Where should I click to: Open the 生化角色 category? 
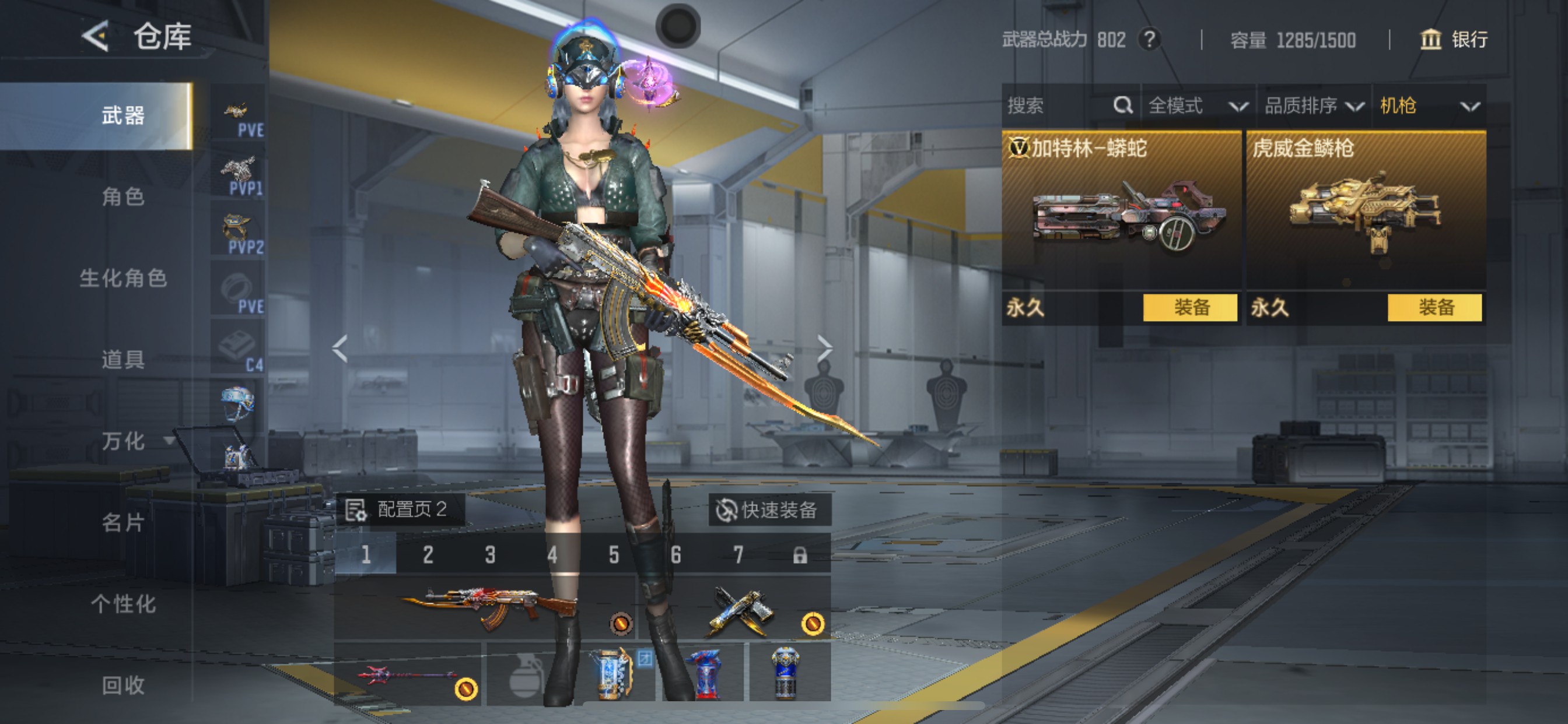(123, 278)
